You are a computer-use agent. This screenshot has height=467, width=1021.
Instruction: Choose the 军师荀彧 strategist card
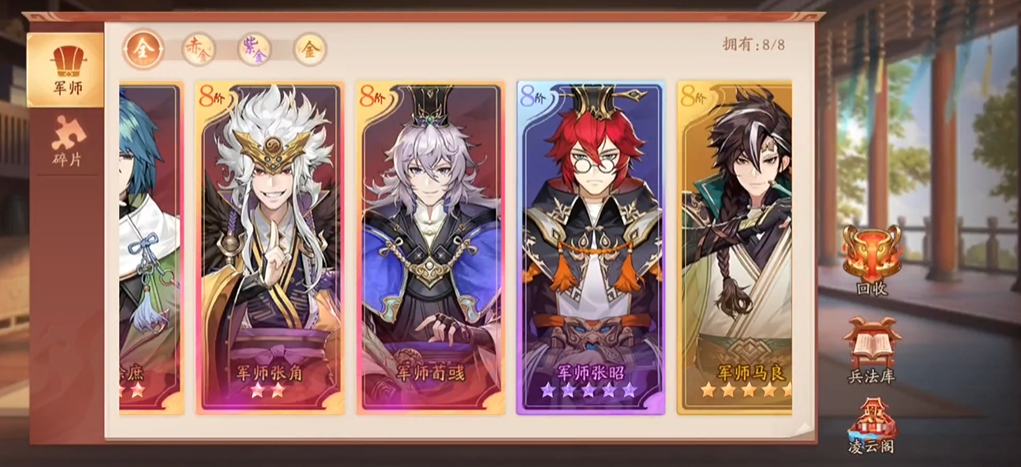click(430, 247)
